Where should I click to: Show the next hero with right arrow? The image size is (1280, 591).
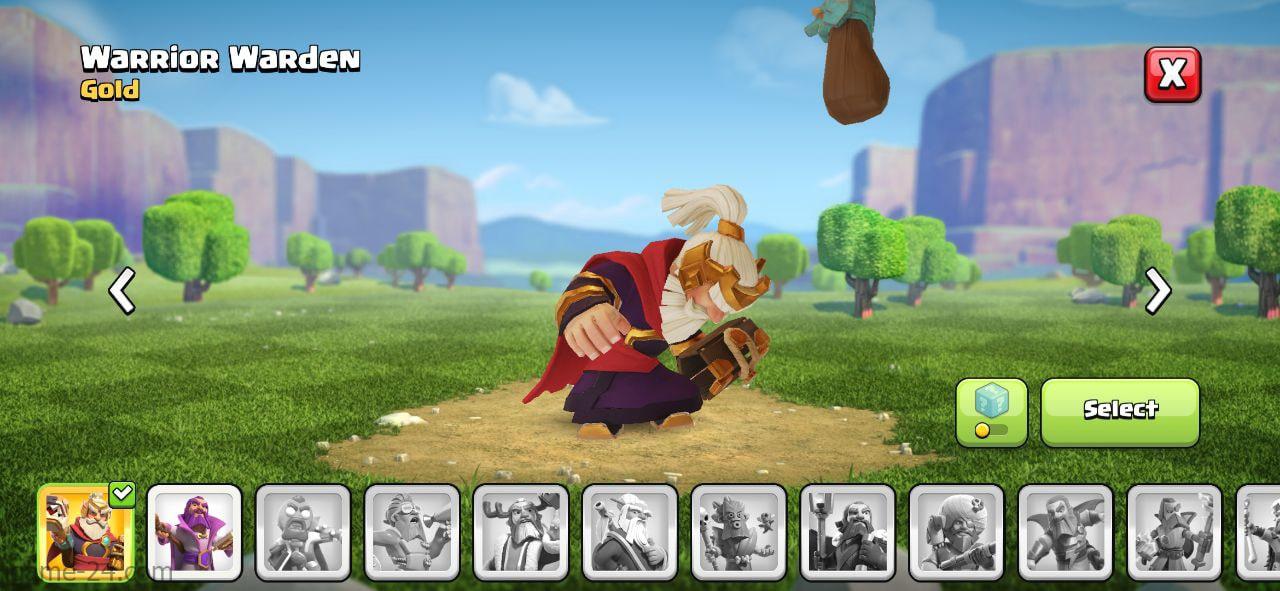(x=1157, y=291)
